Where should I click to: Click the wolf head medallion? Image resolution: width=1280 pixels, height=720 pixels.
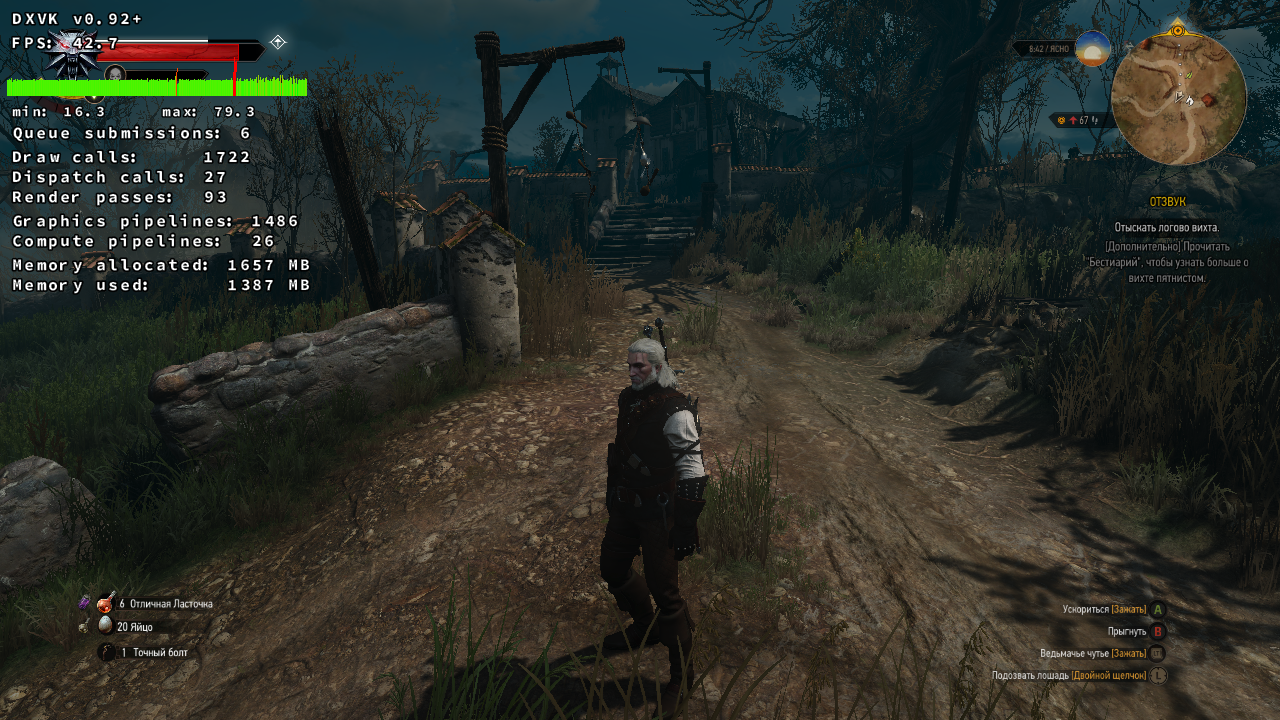point(70,55)
